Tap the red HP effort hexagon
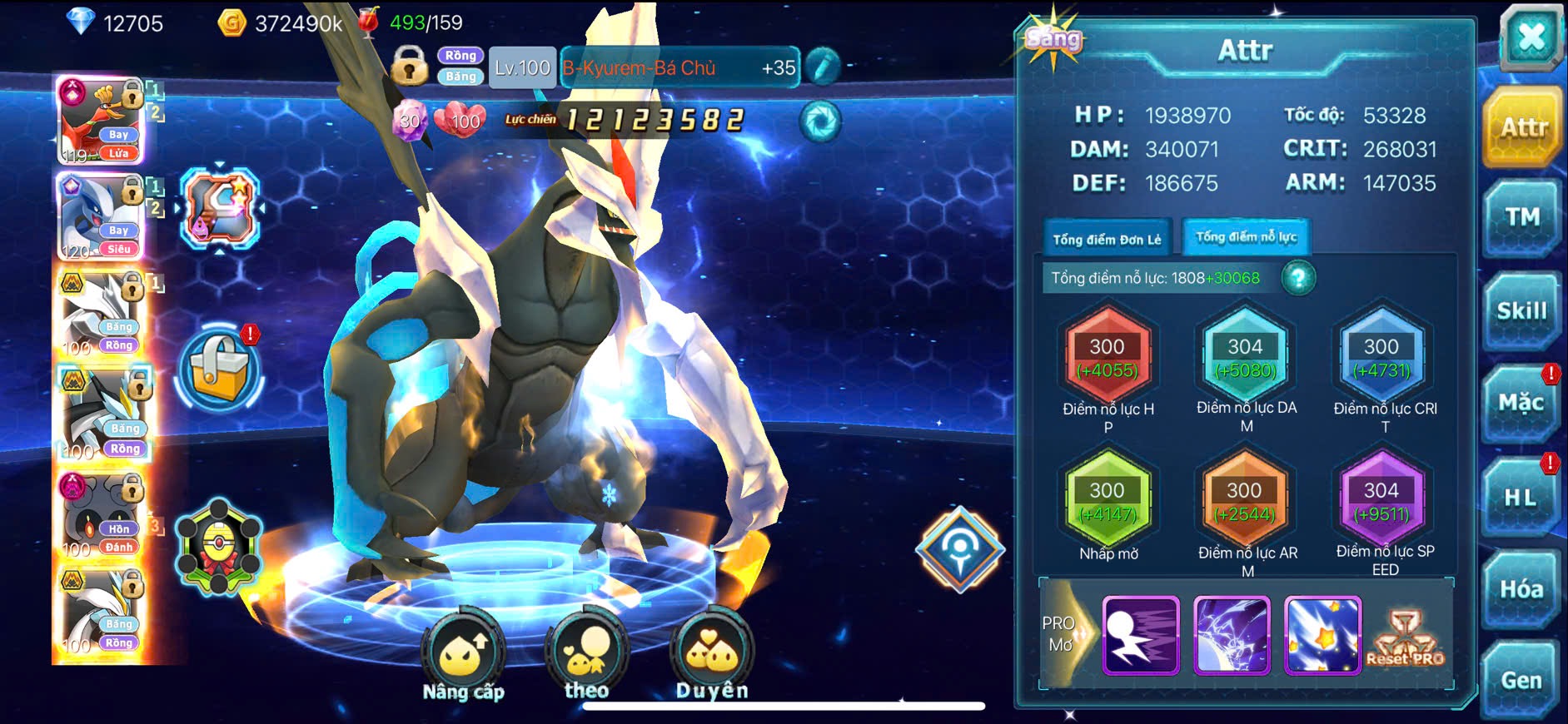The height and width of the screenshot is (724, 1568). tap(1108, 358)
